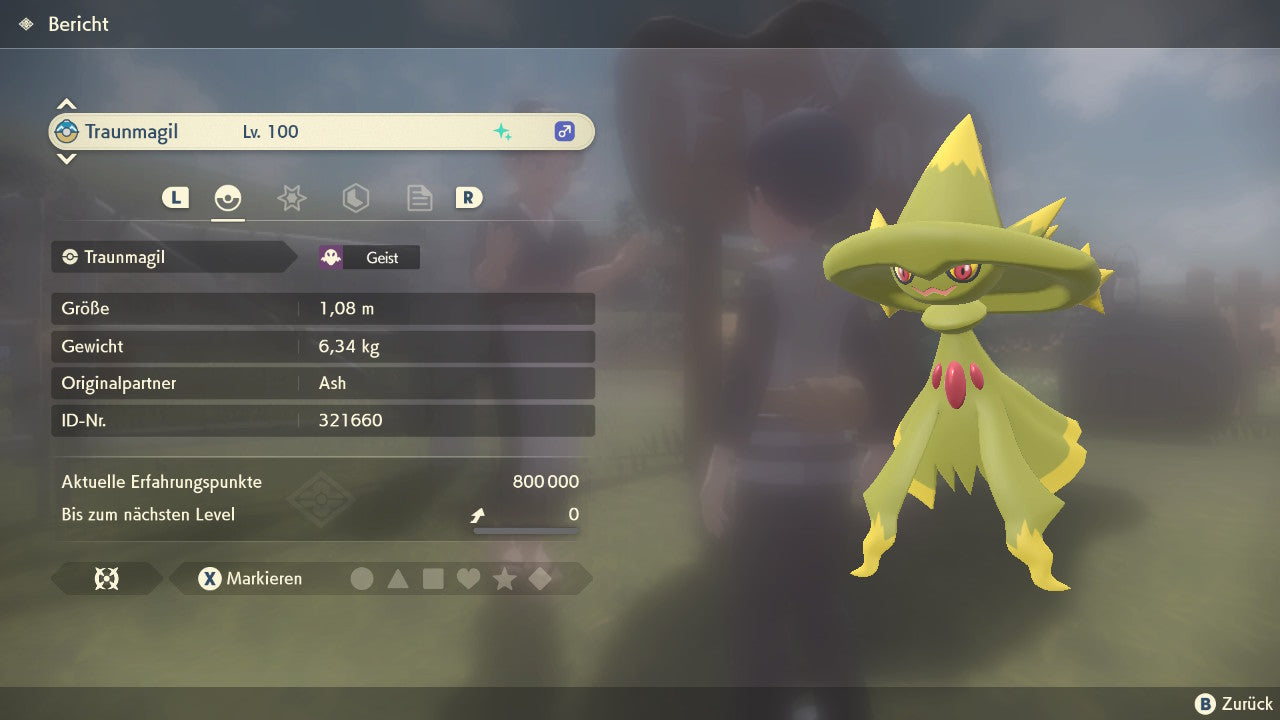The image size is (1280, 720).
Task: Toggle the diamond marking
Action: click(x=540, y=578)
